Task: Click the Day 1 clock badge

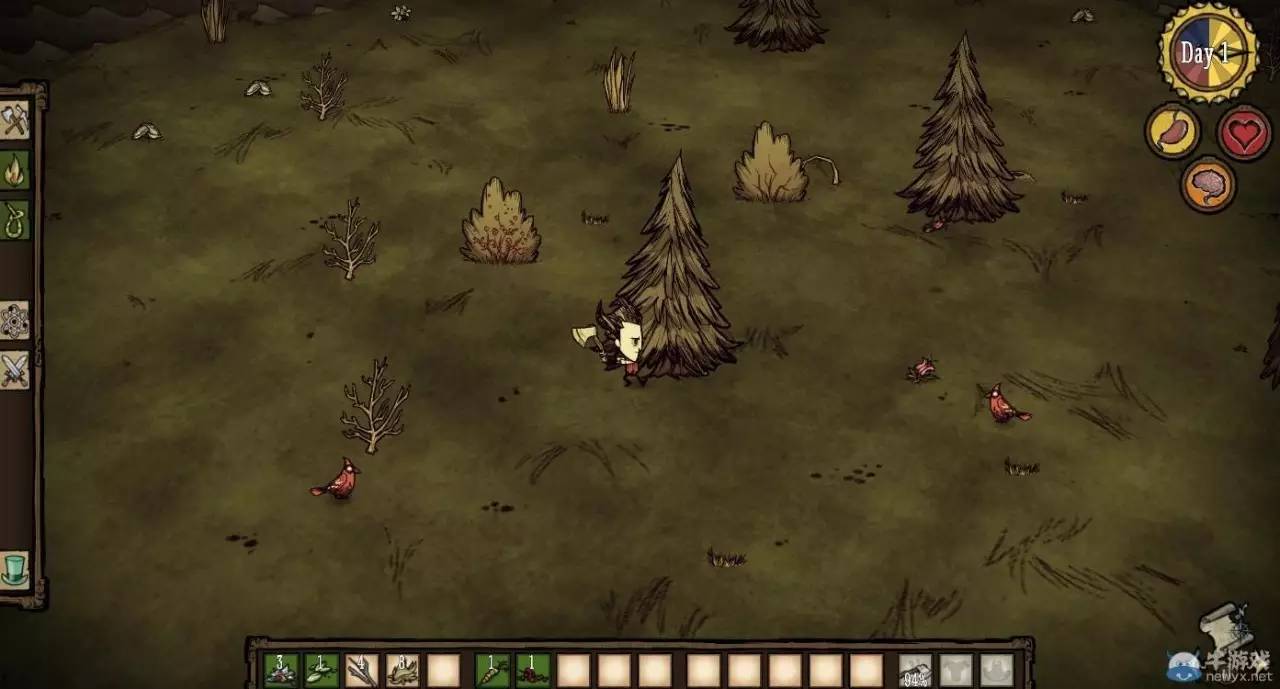Action: pos(1207,52)
